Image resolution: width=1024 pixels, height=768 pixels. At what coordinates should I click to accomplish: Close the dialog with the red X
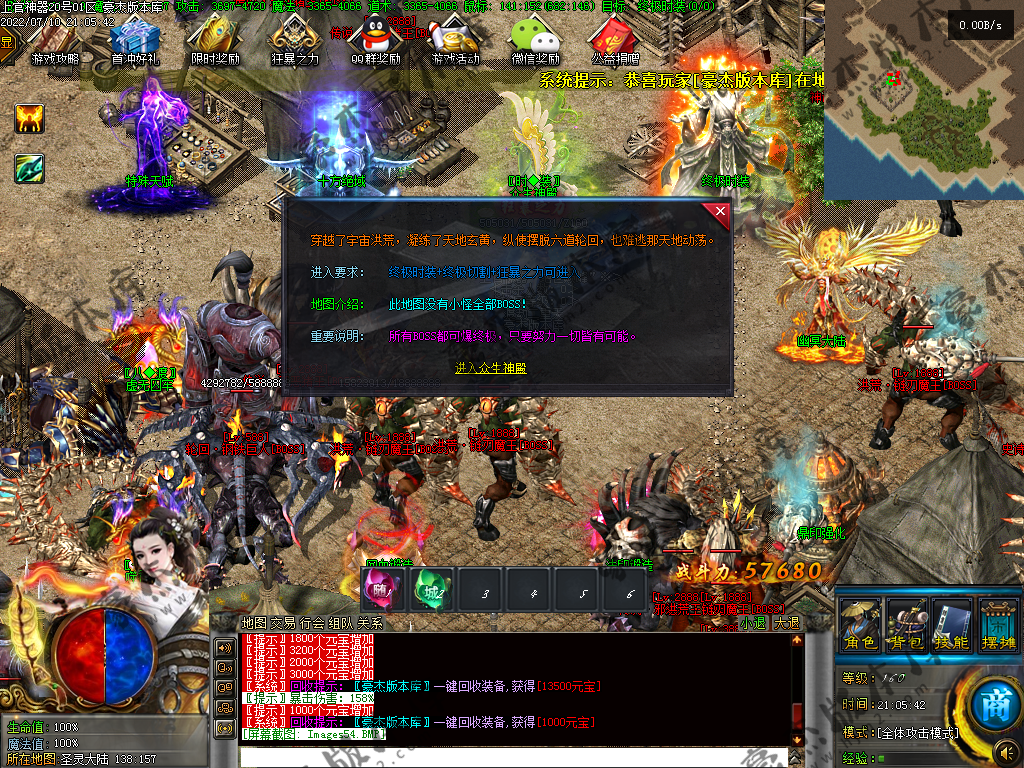click(720, 212)
